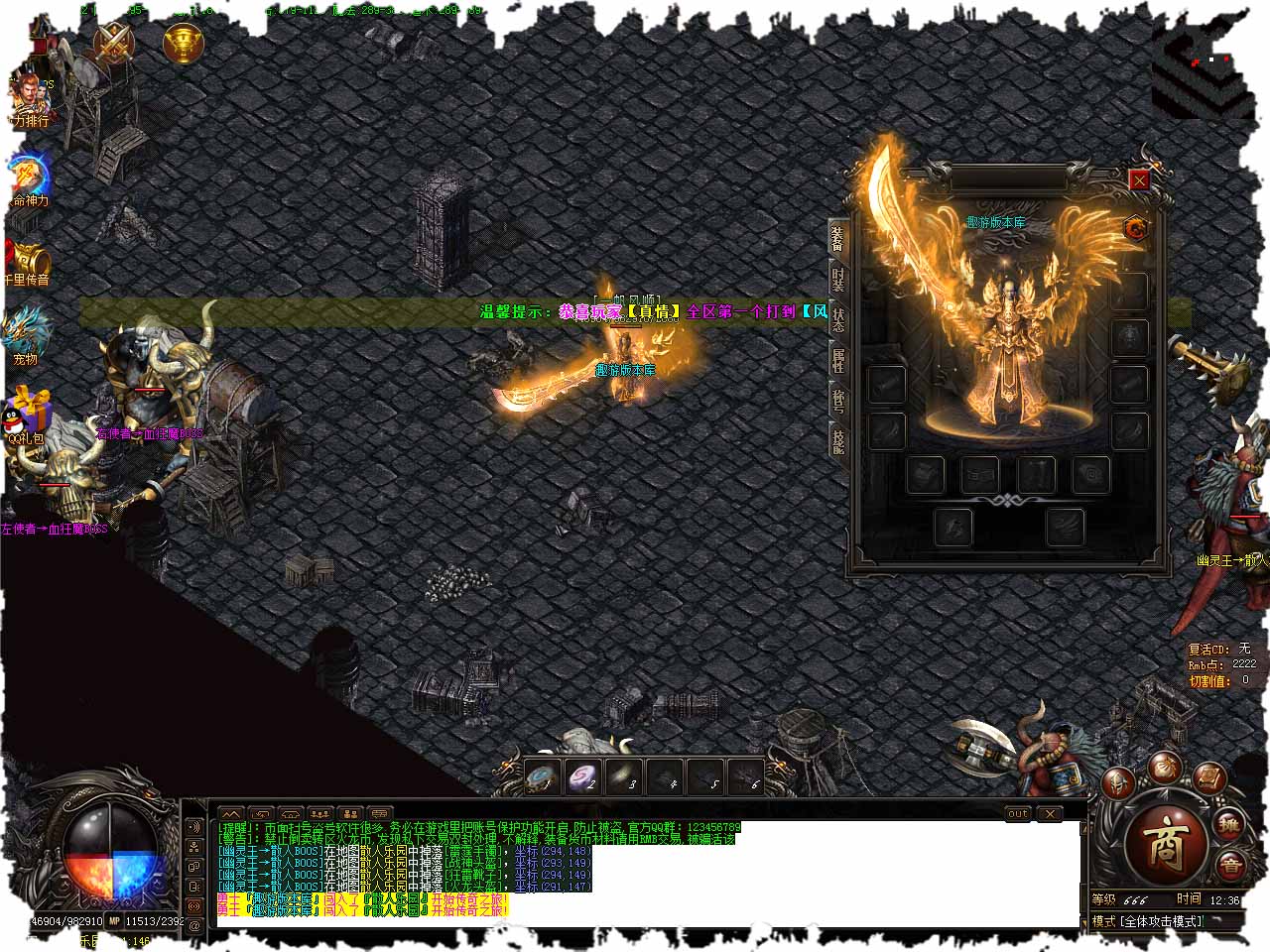Open the 状态 status tab
Viewport: 1270px width, 952px height.
[838, 319]
